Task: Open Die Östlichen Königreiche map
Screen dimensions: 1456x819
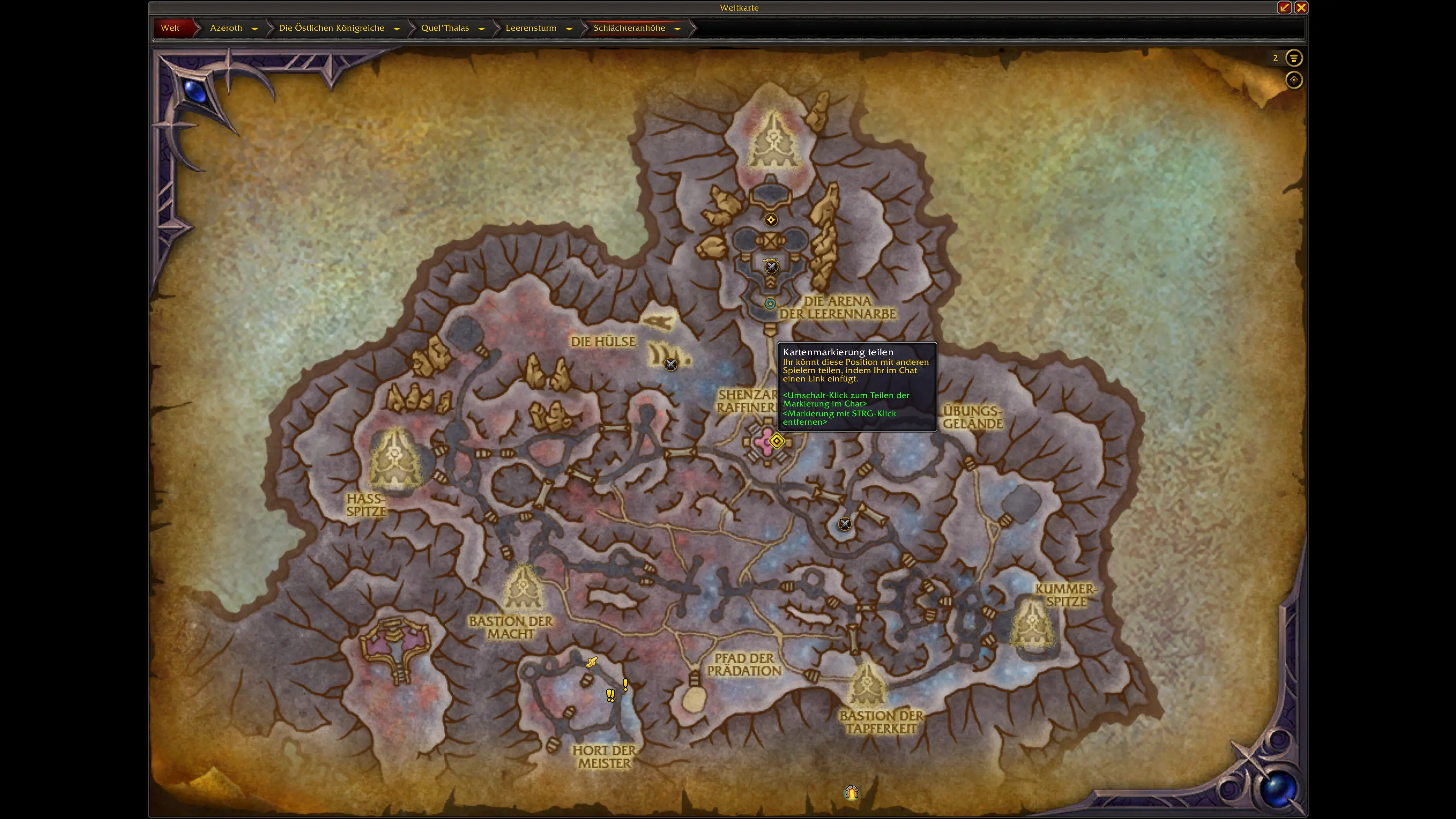Action: (331, 28)
